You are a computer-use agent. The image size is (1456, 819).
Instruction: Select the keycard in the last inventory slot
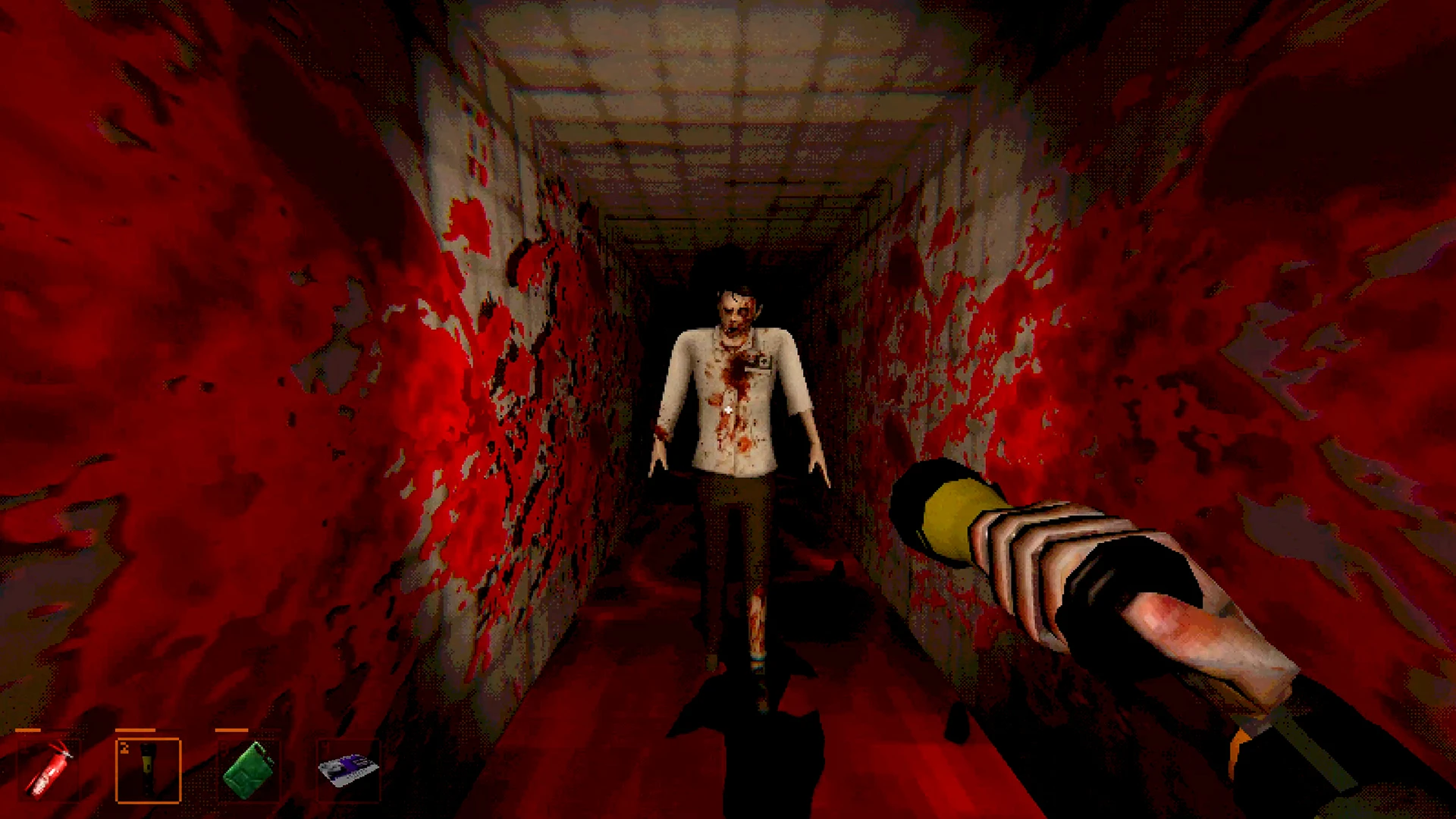click(349, 770)
